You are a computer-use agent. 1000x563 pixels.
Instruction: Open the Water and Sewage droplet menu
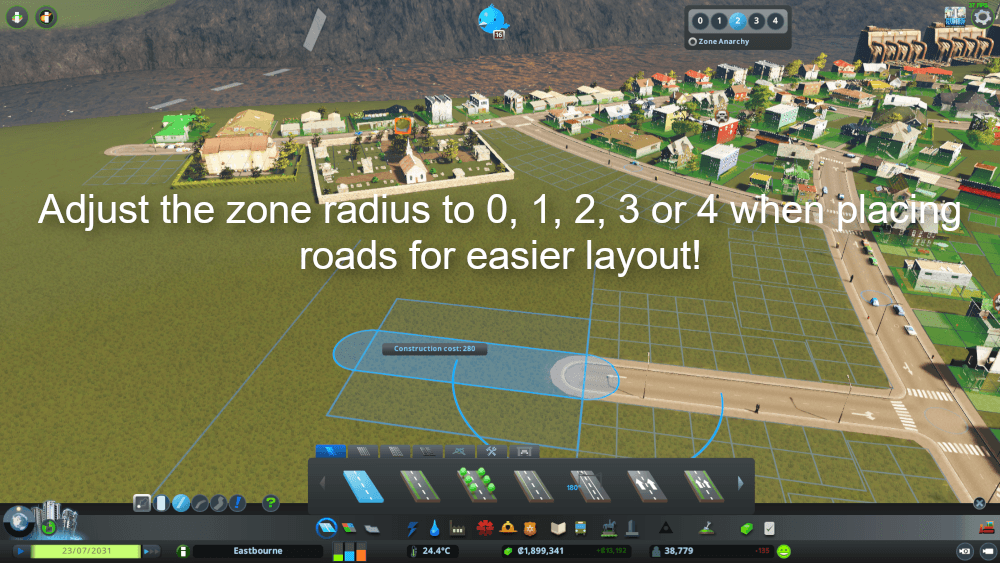[x=435, y=527]
